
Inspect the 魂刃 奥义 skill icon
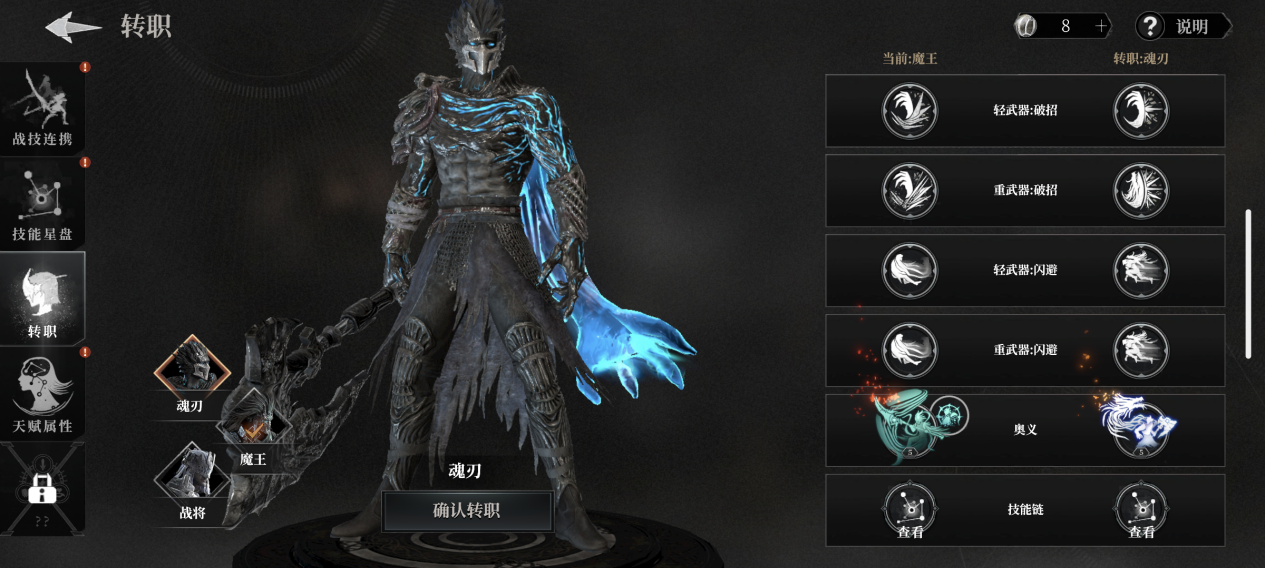pyautogui.click(x=1140, y=427)
